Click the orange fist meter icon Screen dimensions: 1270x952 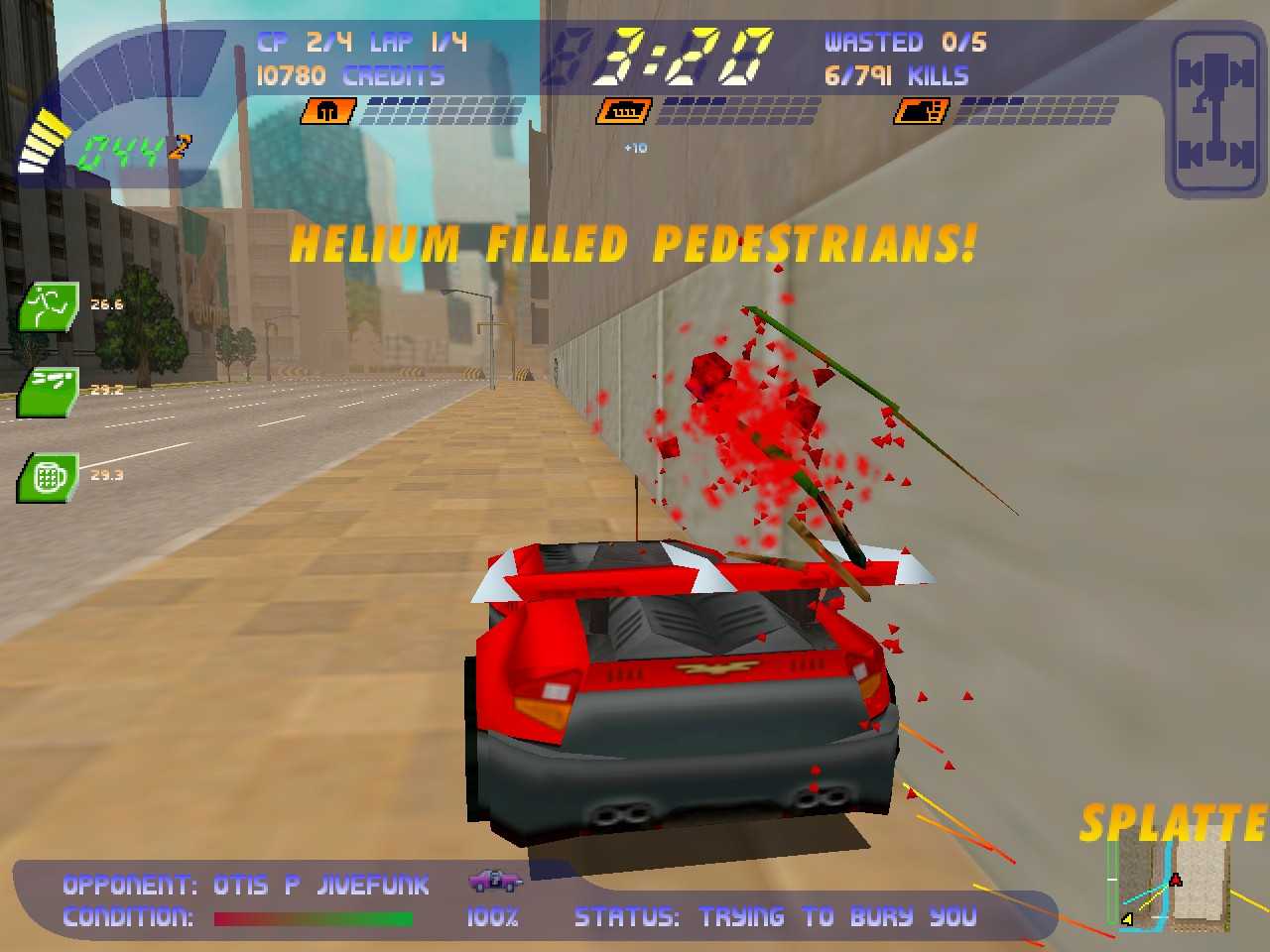pos(921,111)
